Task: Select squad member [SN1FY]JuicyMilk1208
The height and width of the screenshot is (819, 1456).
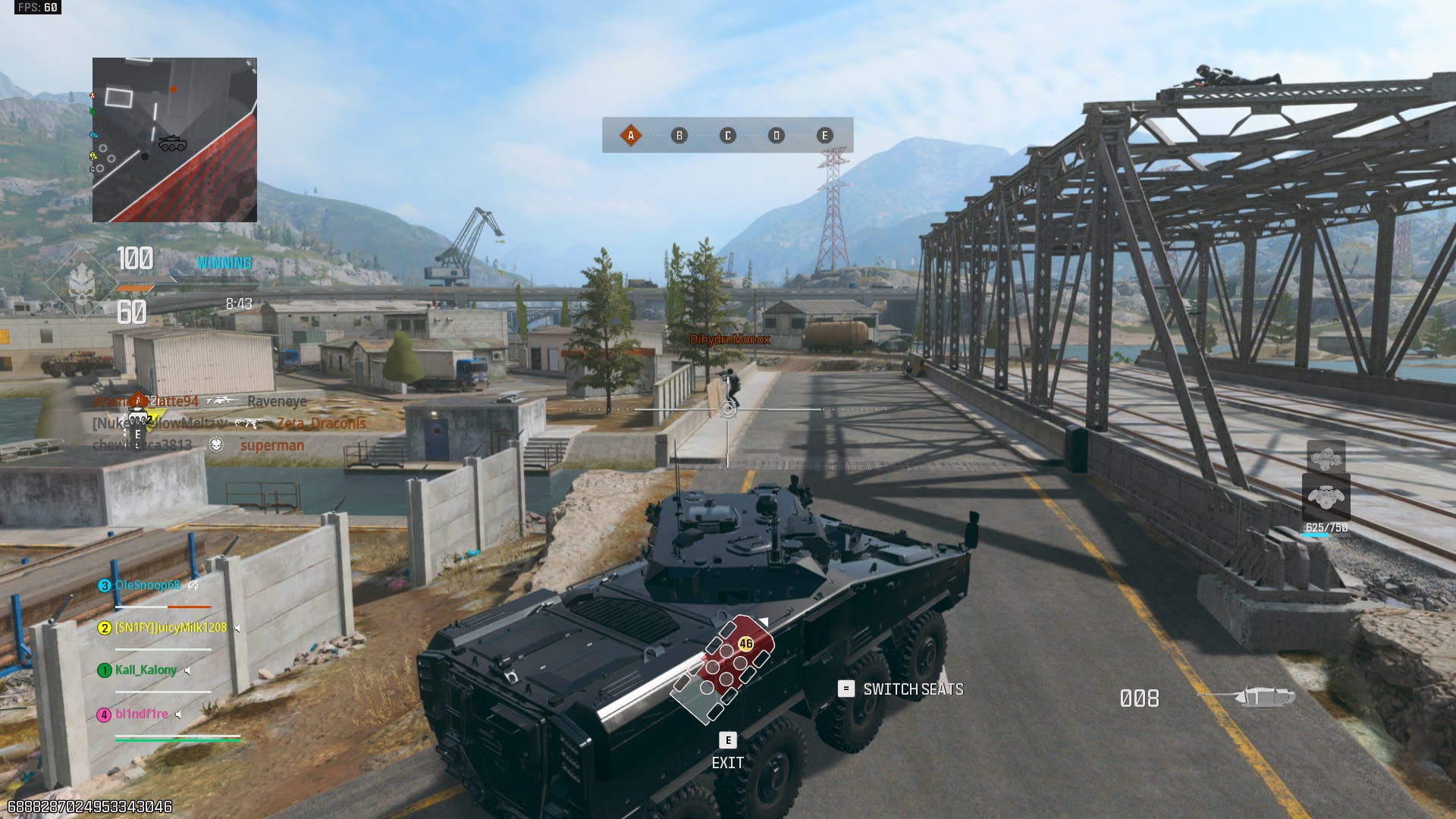Action: 170,628
